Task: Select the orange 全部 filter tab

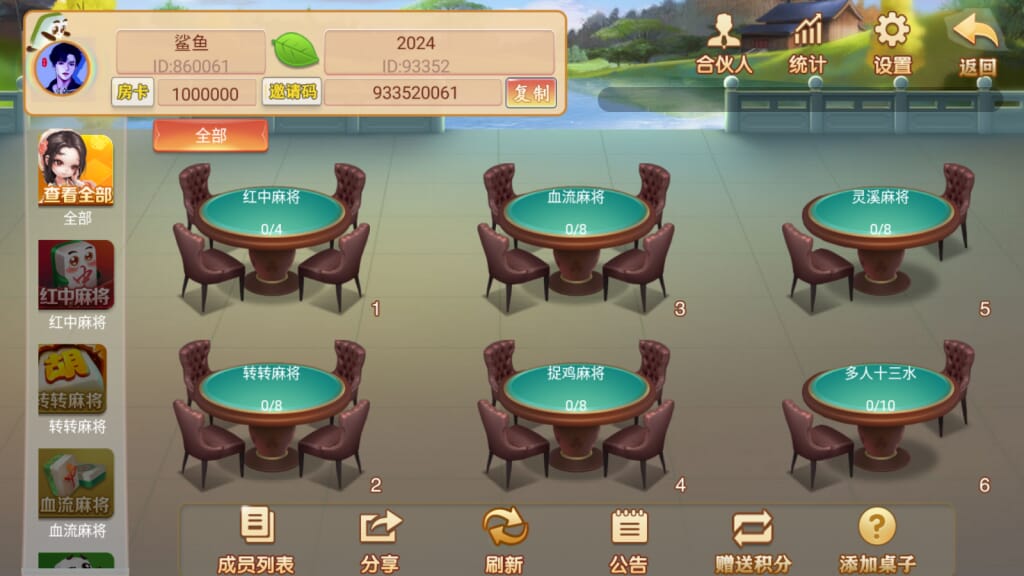Action: coord(210,136)
